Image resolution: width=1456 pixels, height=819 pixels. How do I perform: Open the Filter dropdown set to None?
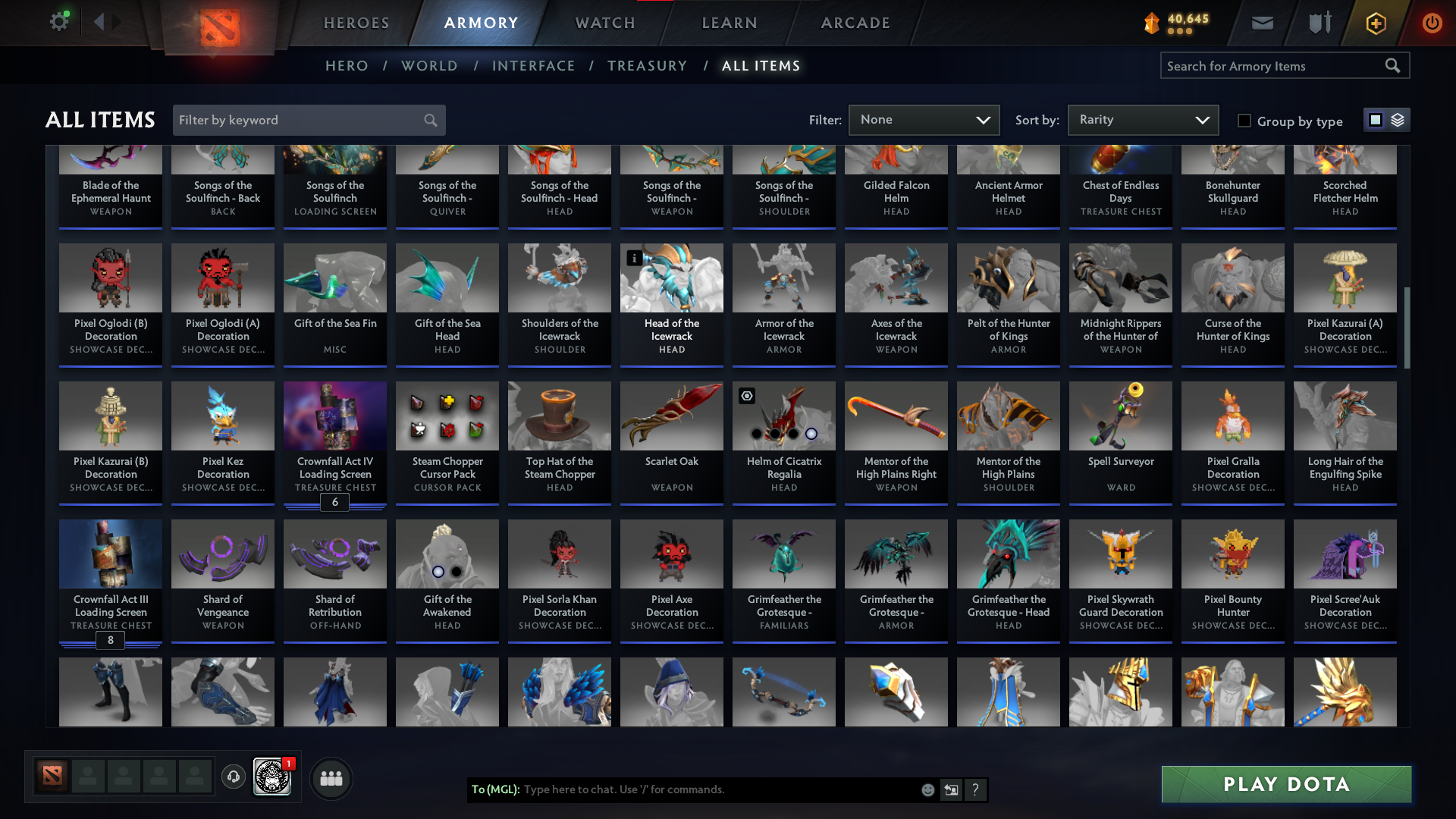point(924,120)
